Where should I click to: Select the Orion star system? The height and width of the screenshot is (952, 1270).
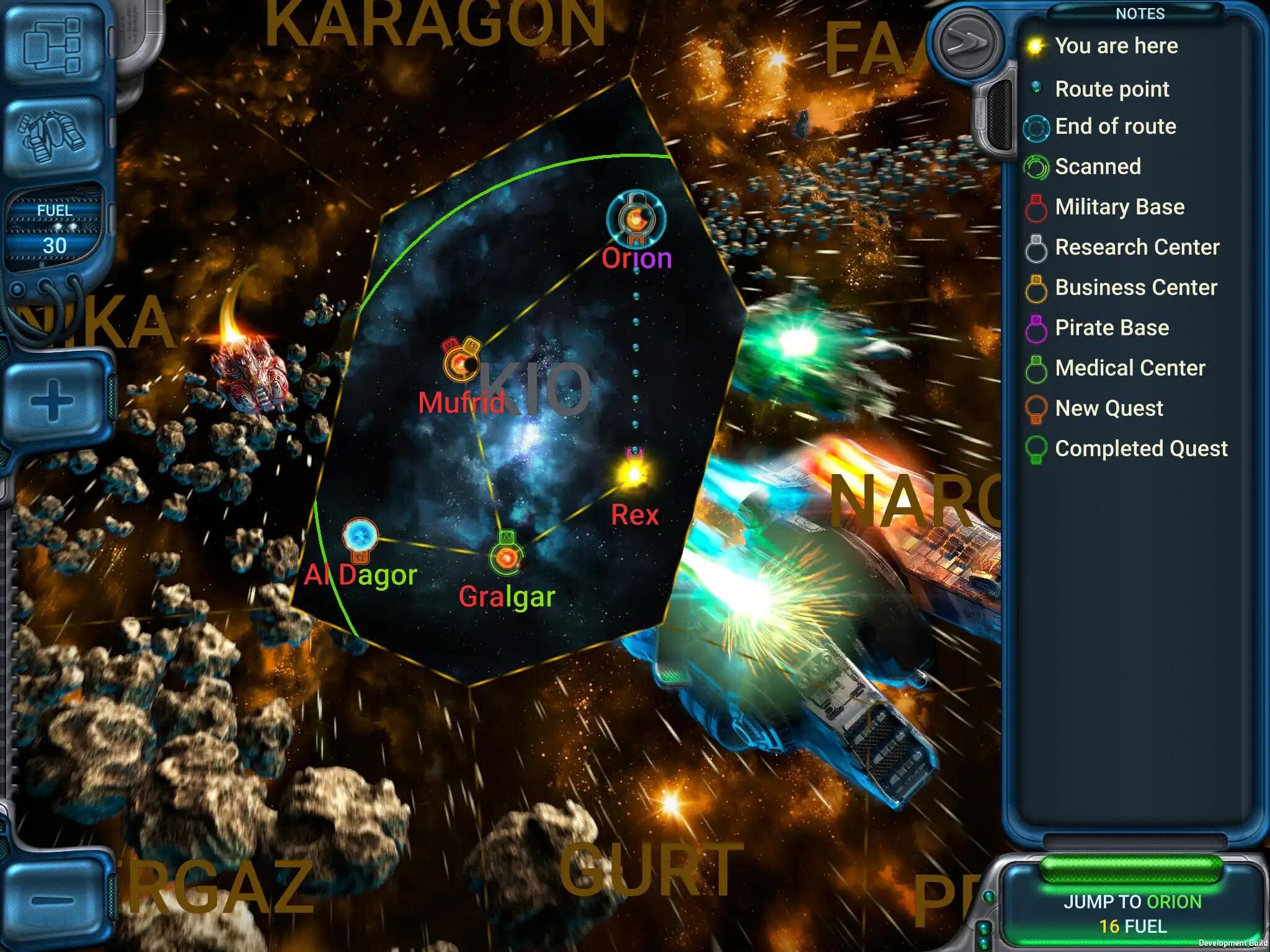tap(636, 218)
